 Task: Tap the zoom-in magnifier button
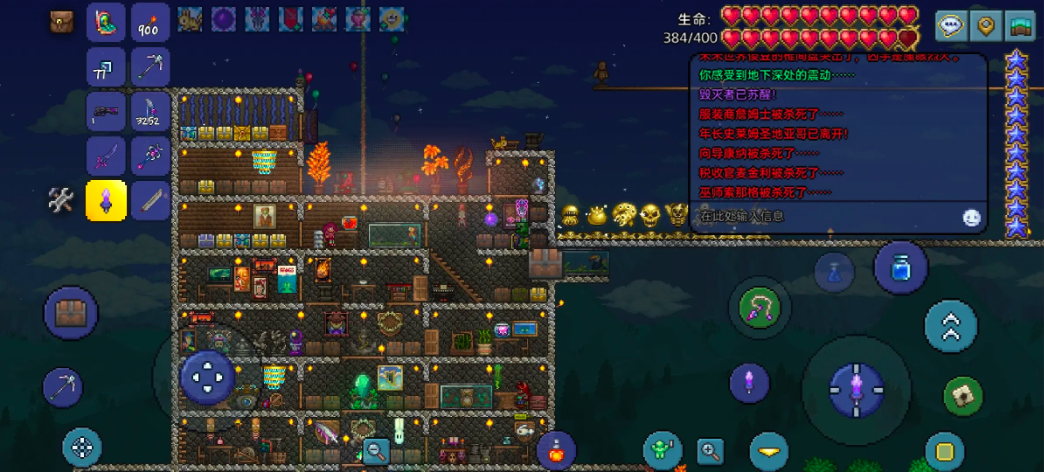(711, 451)
